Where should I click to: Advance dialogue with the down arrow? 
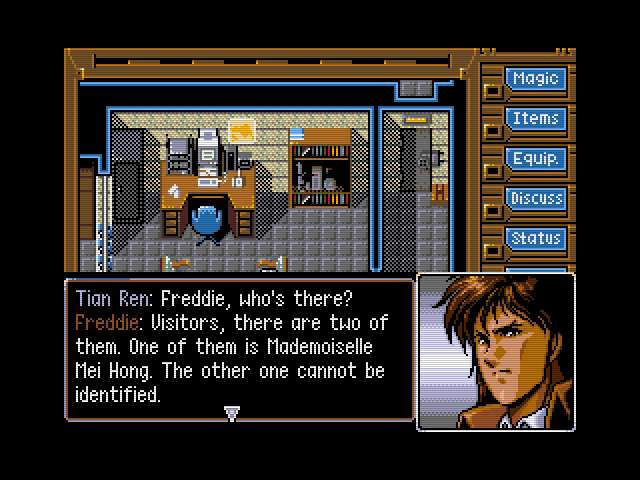tap(232, 412)
